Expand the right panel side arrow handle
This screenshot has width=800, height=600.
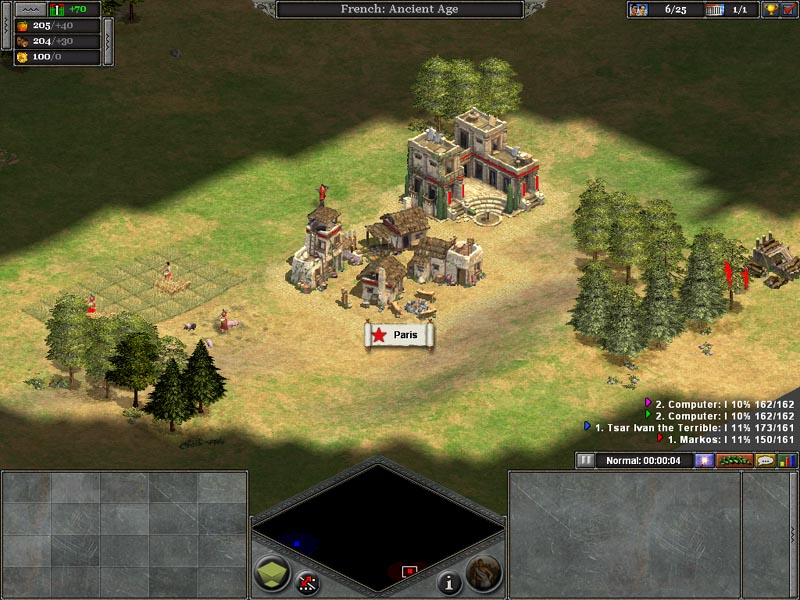pos(794,534)
